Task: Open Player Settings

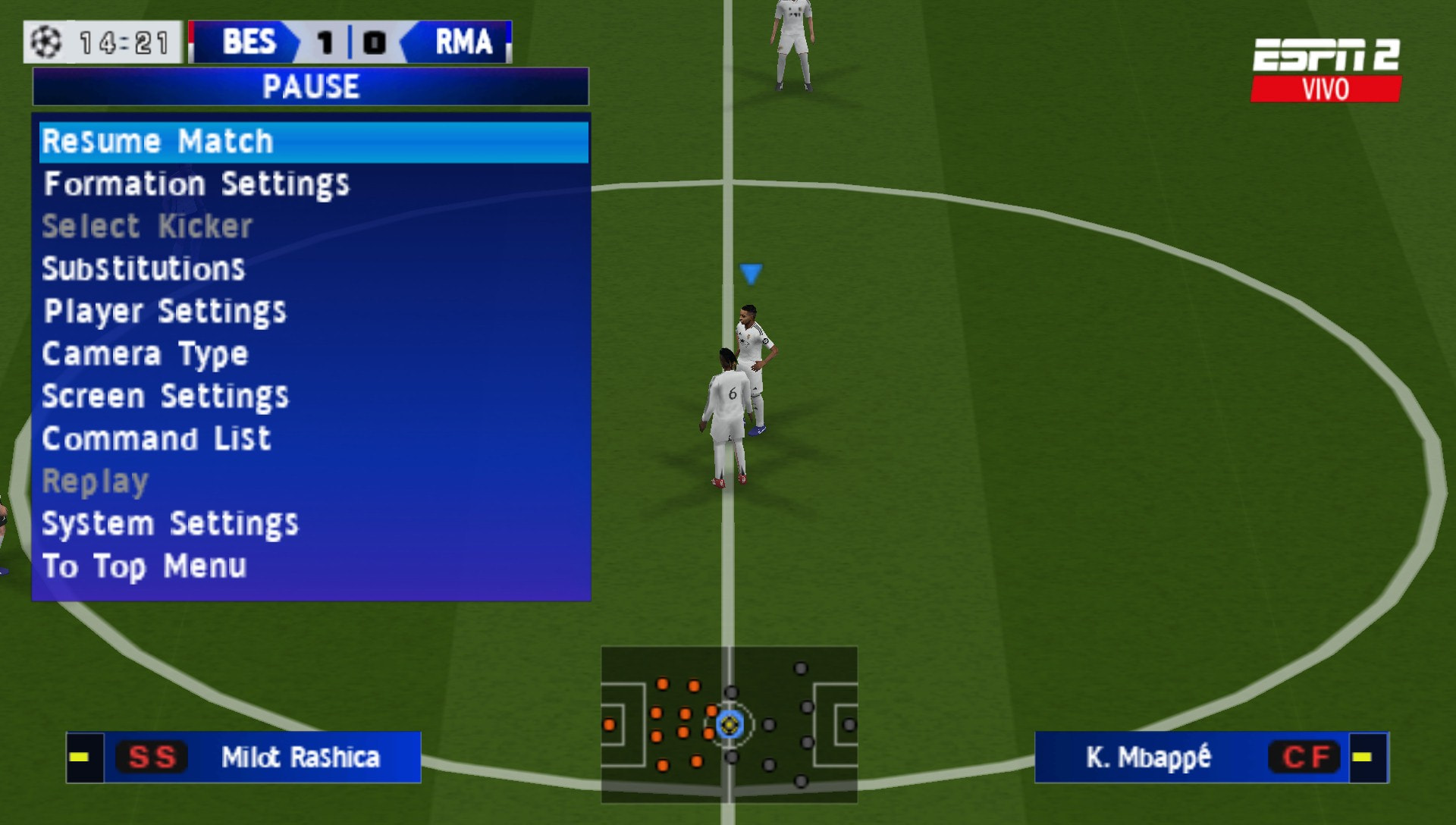Action: coord(164,311)
